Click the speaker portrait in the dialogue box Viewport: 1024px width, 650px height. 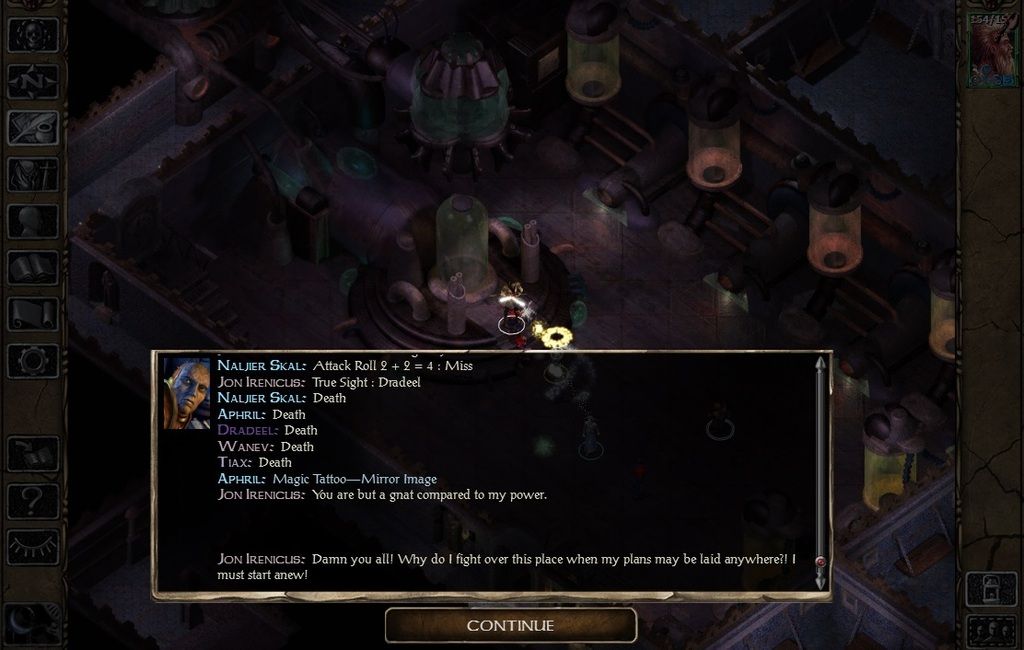tap(187, 394)
